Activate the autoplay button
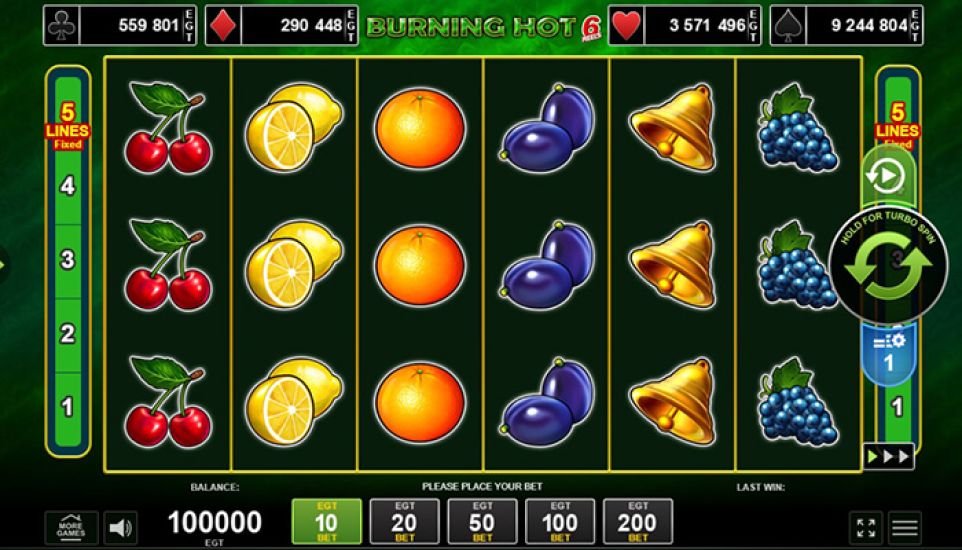Viewport: 962px width, 550px height. 886,177
